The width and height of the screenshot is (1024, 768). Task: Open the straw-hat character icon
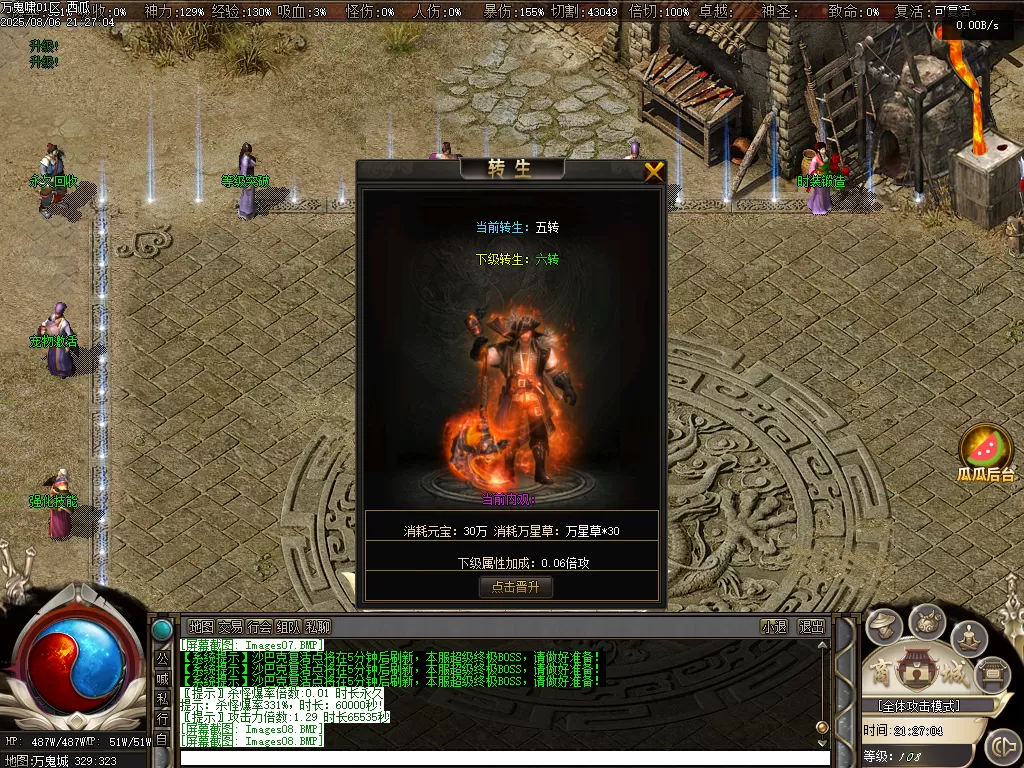pyautogui.click(x=883, y=627)
